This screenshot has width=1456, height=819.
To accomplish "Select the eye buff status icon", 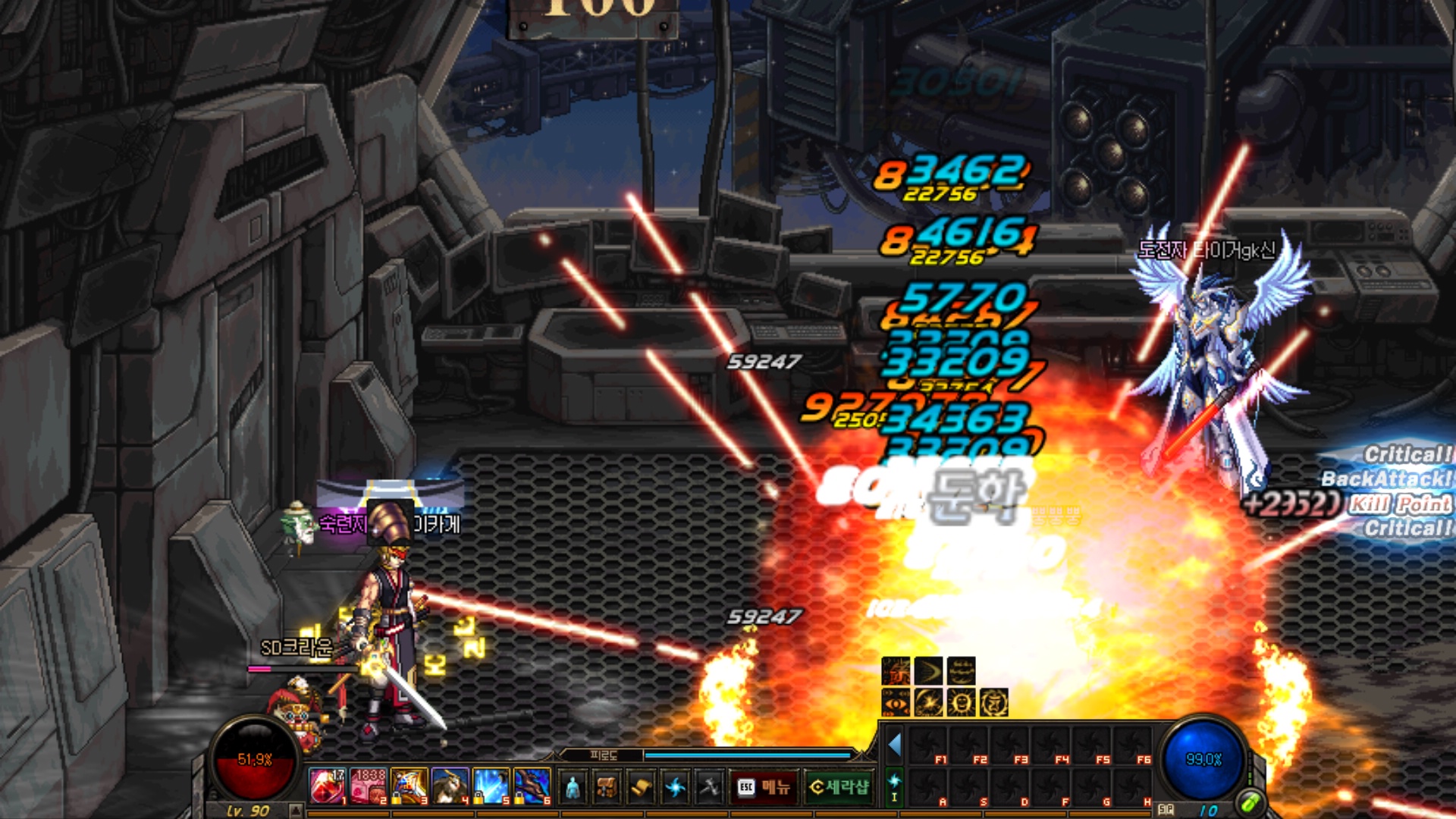I will [896, 703].
